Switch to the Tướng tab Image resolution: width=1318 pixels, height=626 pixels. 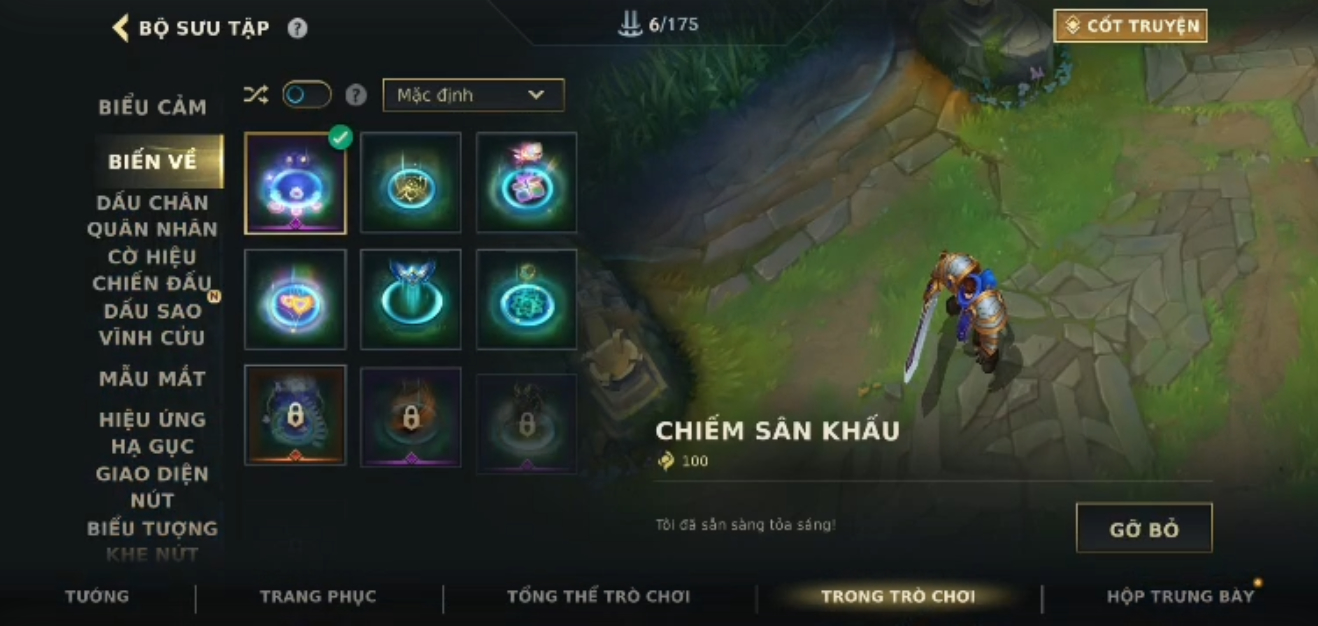click(x=97, y=597)
